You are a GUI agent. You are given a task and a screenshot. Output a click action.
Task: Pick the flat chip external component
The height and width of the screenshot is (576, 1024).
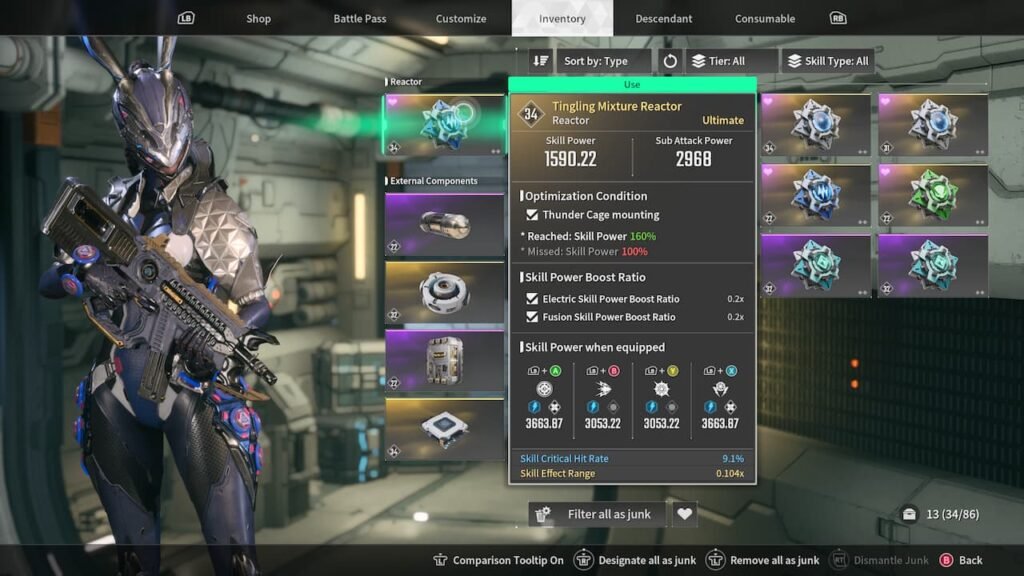pos(445,429)
